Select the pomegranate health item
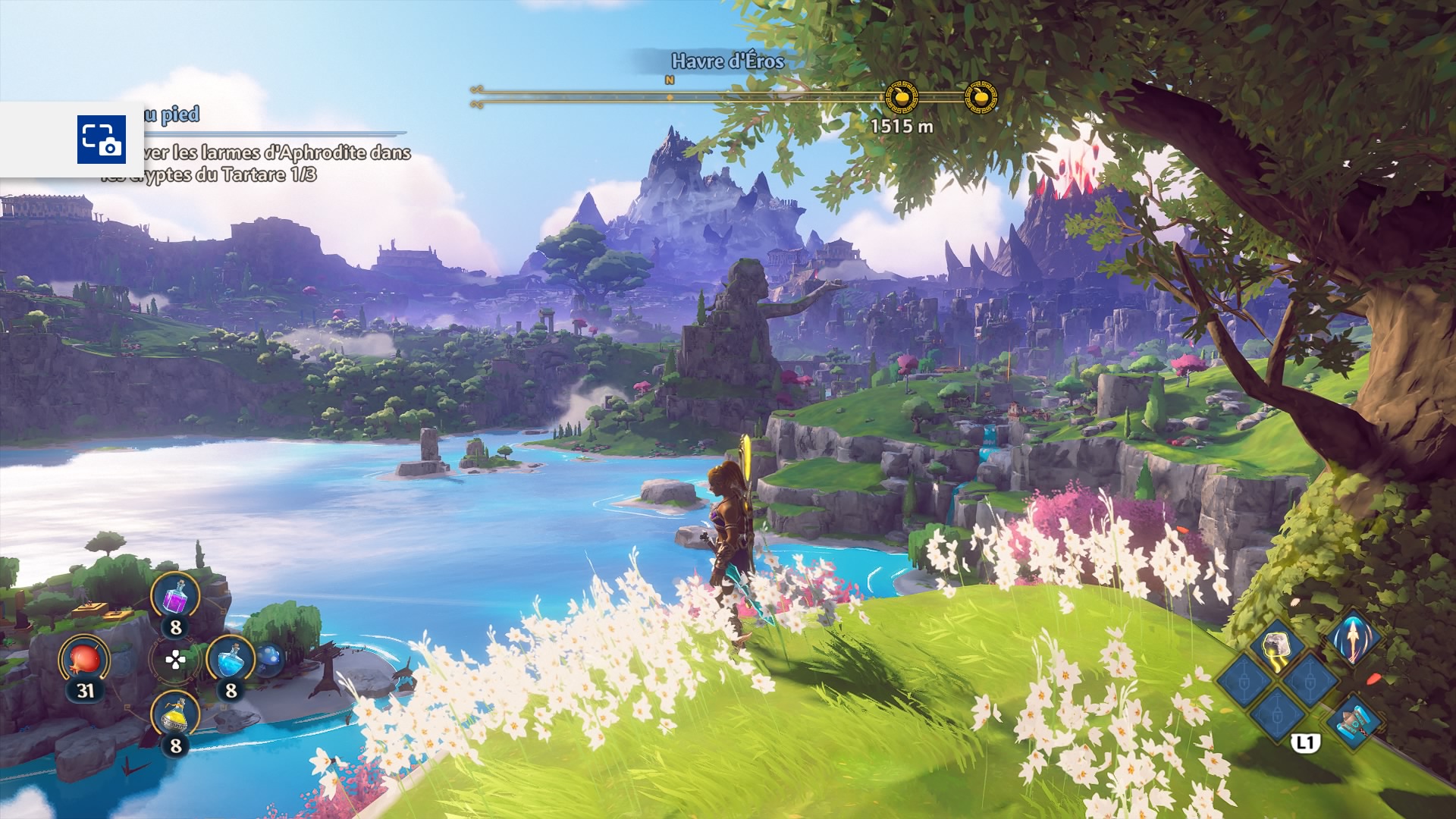 (85, 658)
